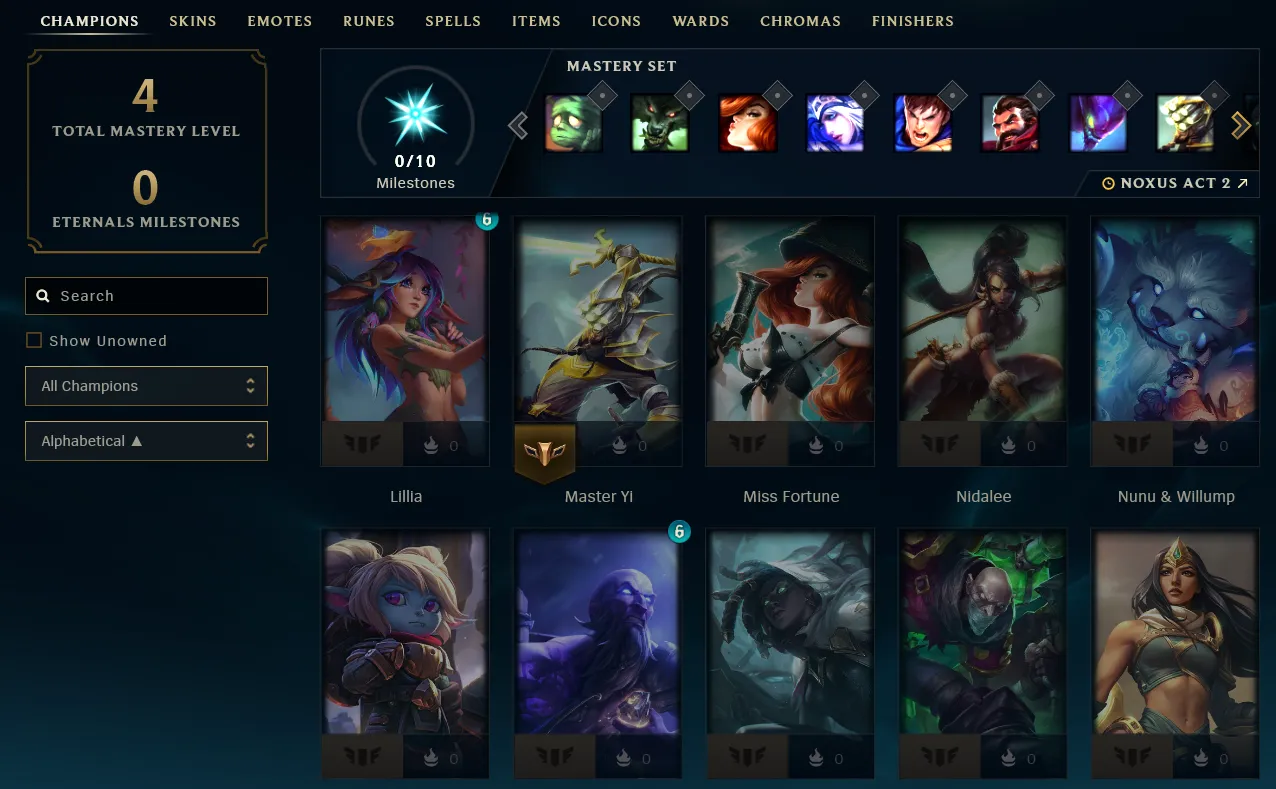This screenshot has width=1276, height=789.
Task: Open the Noxus Act 2 link
Action: pos(1175,184)
